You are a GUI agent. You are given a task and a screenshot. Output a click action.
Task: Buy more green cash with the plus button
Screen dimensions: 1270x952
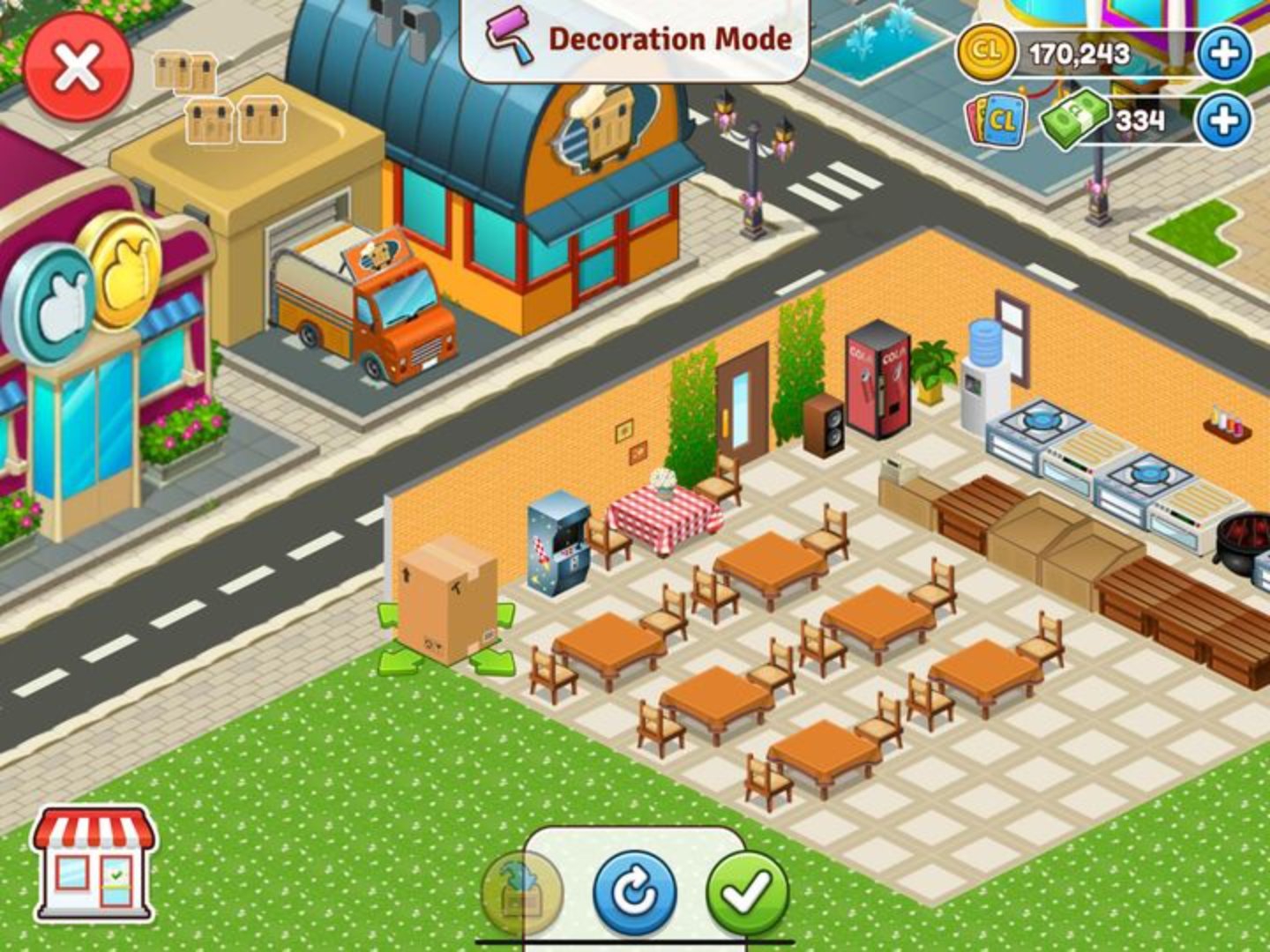(x=1224, y=119)
